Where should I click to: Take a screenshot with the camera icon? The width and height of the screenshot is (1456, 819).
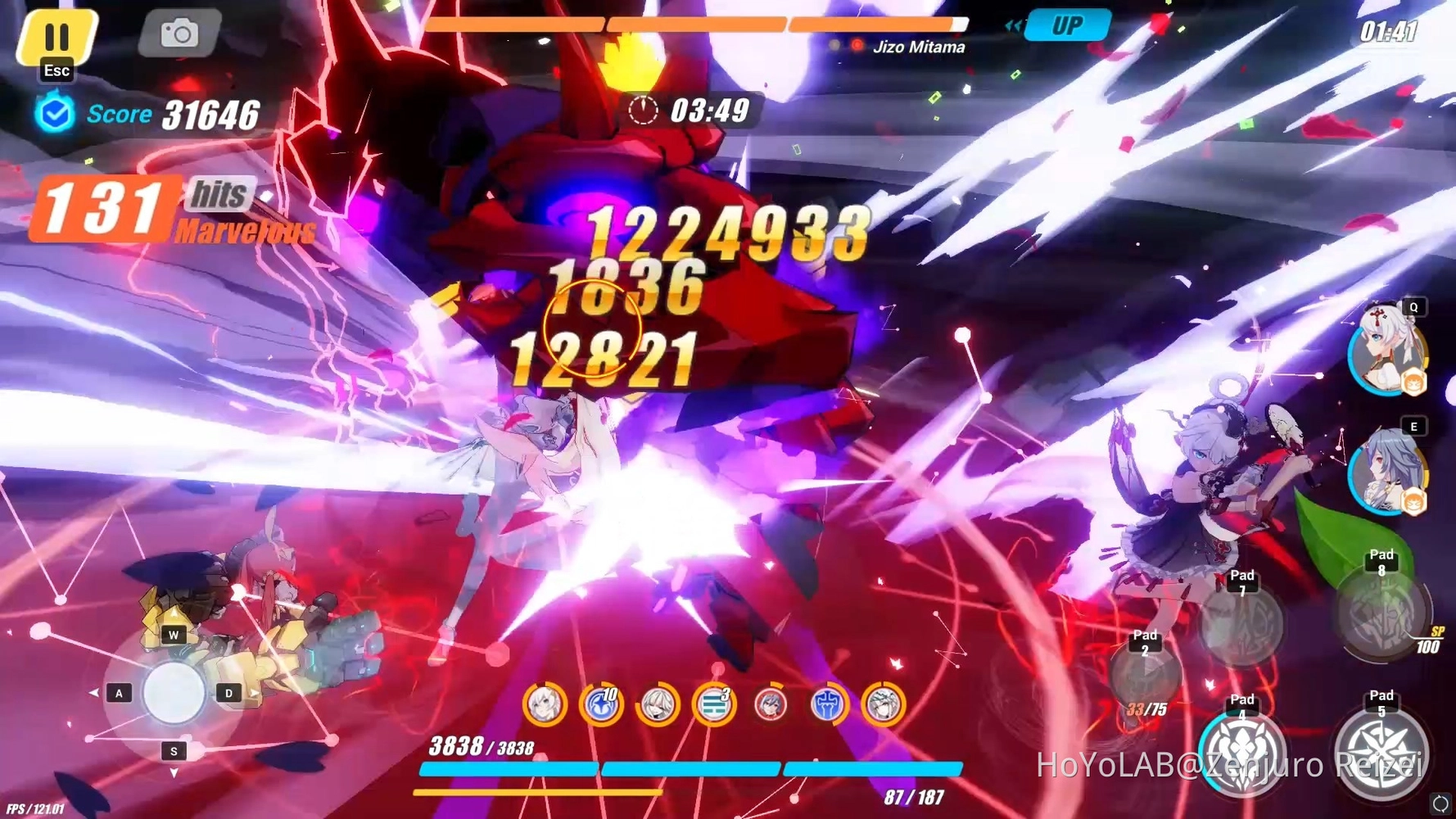pyautogui.click(x=179, y=34)
